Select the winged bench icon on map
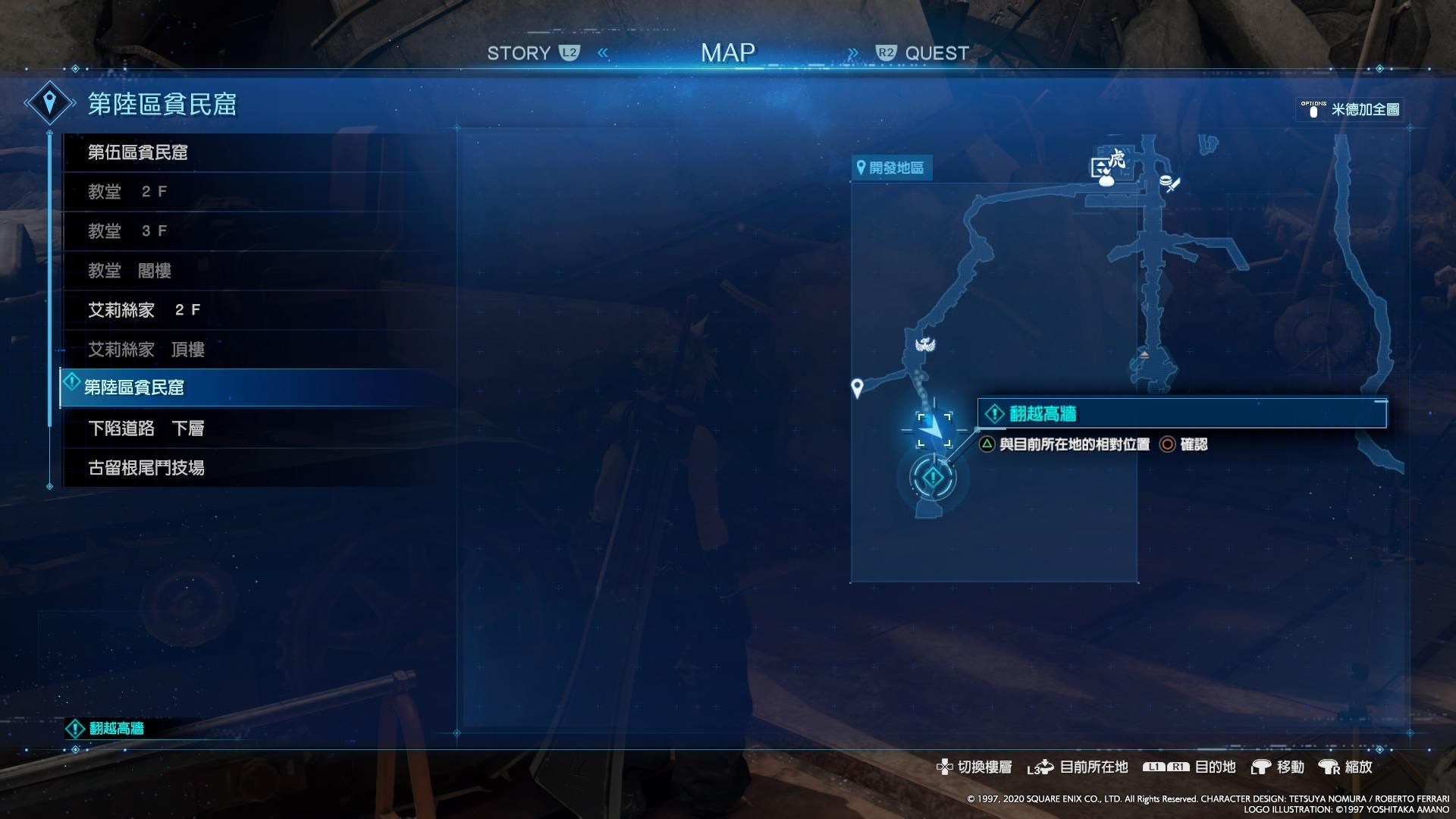 pyautogui.click(x=924, y=346)
